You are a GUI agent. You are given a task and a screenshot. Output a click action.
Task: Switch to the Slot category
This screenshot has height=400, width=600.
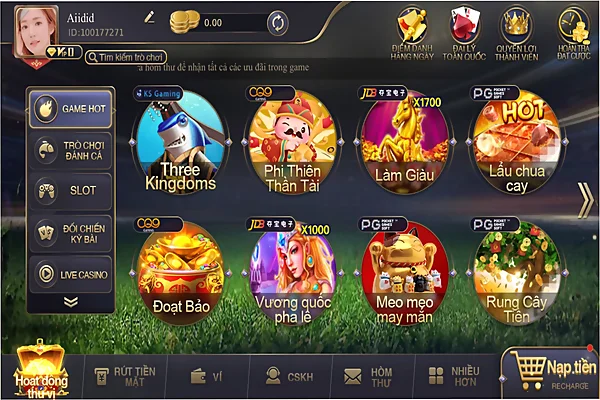70,190
